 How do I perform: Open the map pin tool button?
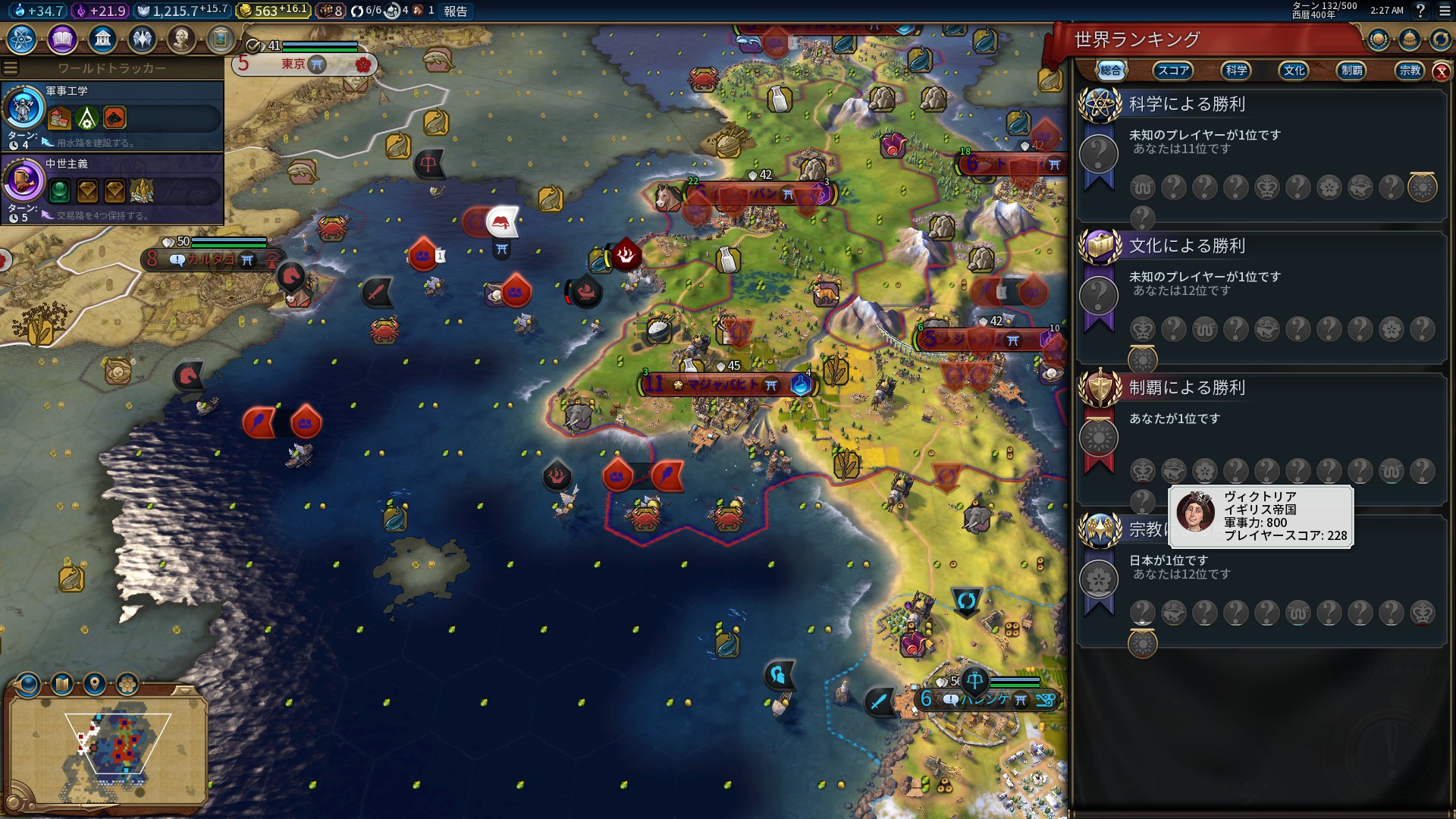95,685
